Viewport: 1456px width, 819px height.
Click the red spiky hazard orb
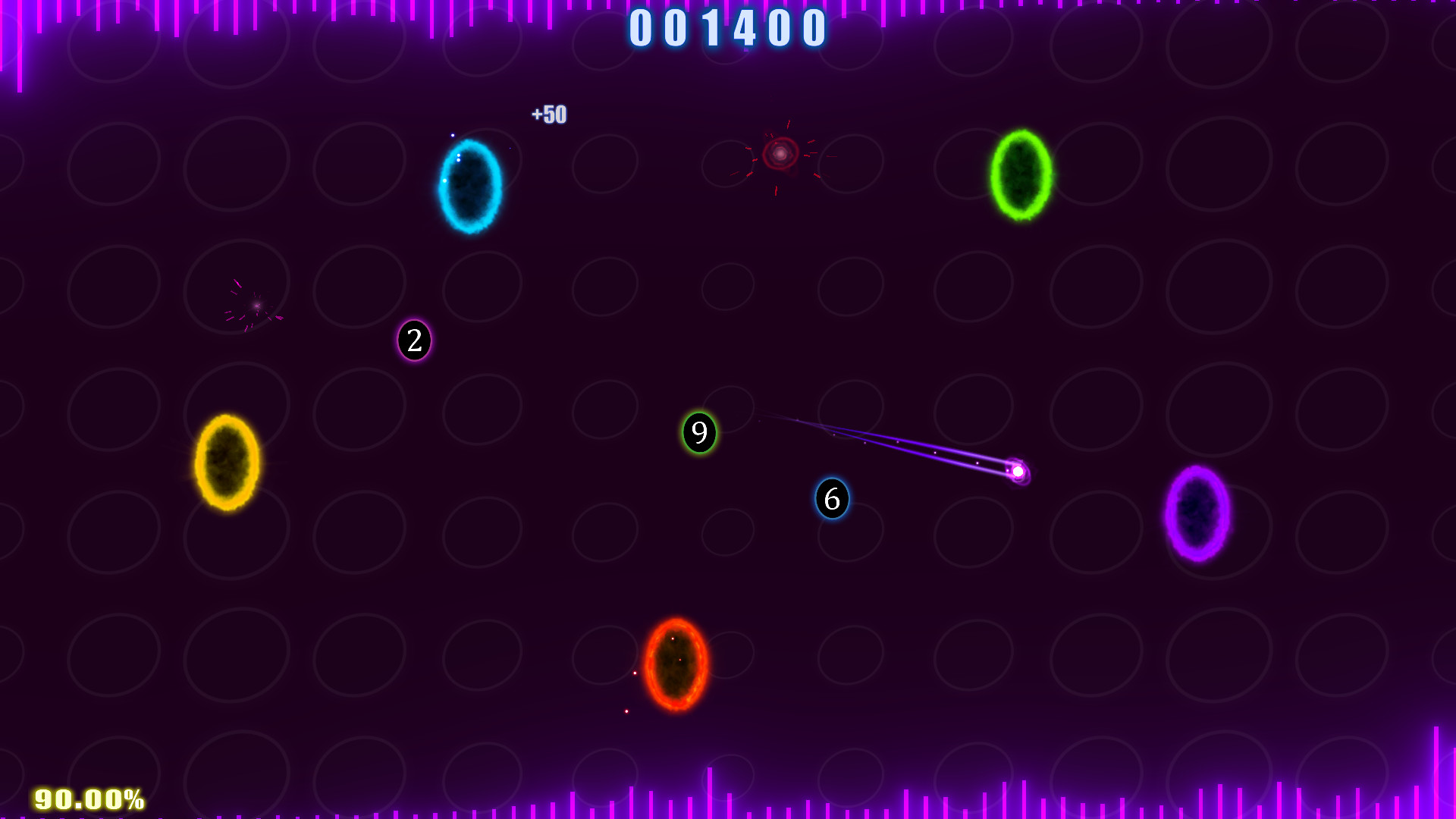point(781,154)
